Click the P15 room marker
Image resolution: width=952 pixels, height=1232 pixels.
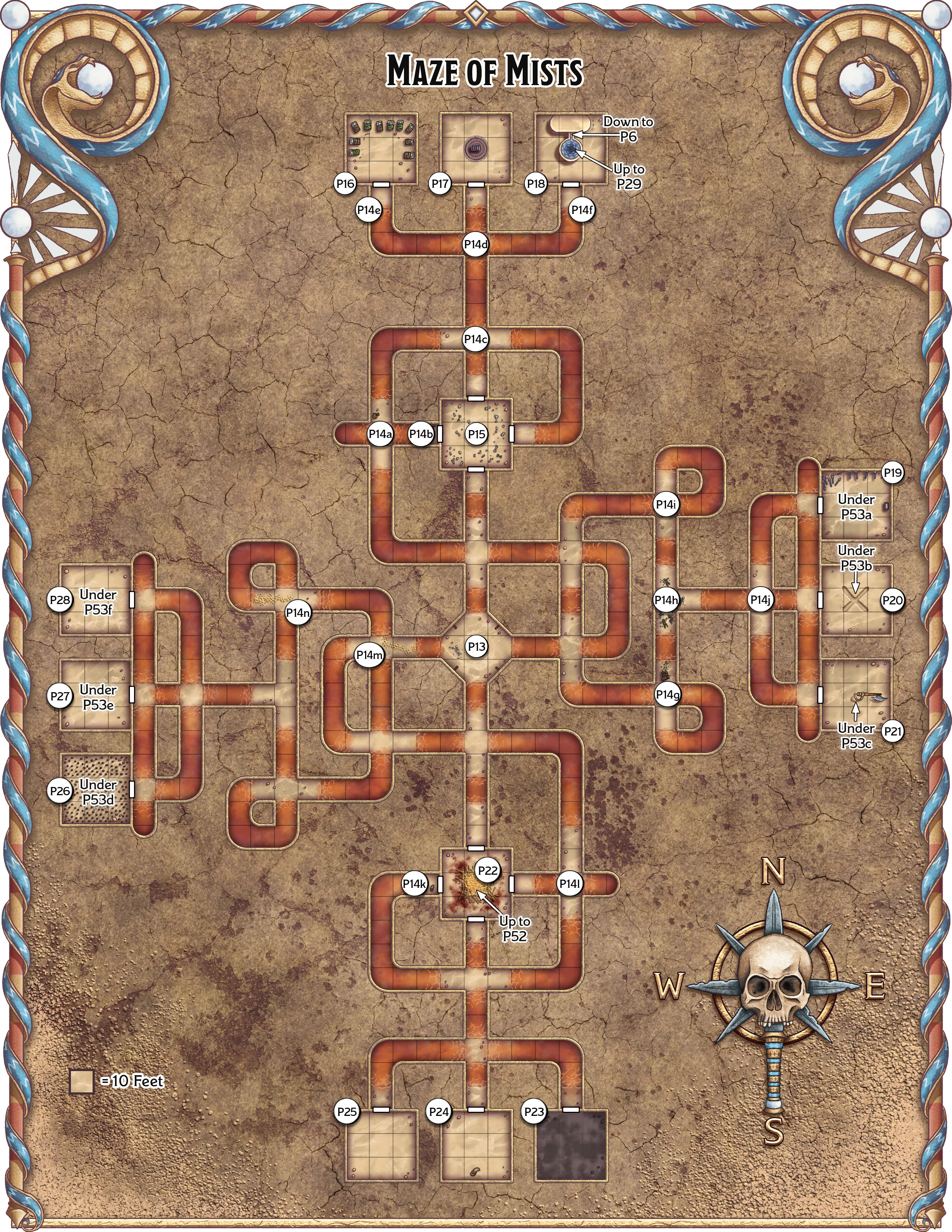tap(477, 434)
